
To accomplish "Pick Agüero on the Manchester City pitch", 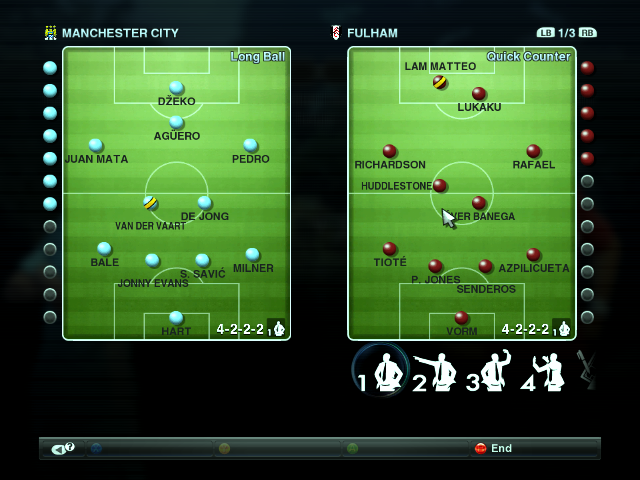I will click(176, 122).
